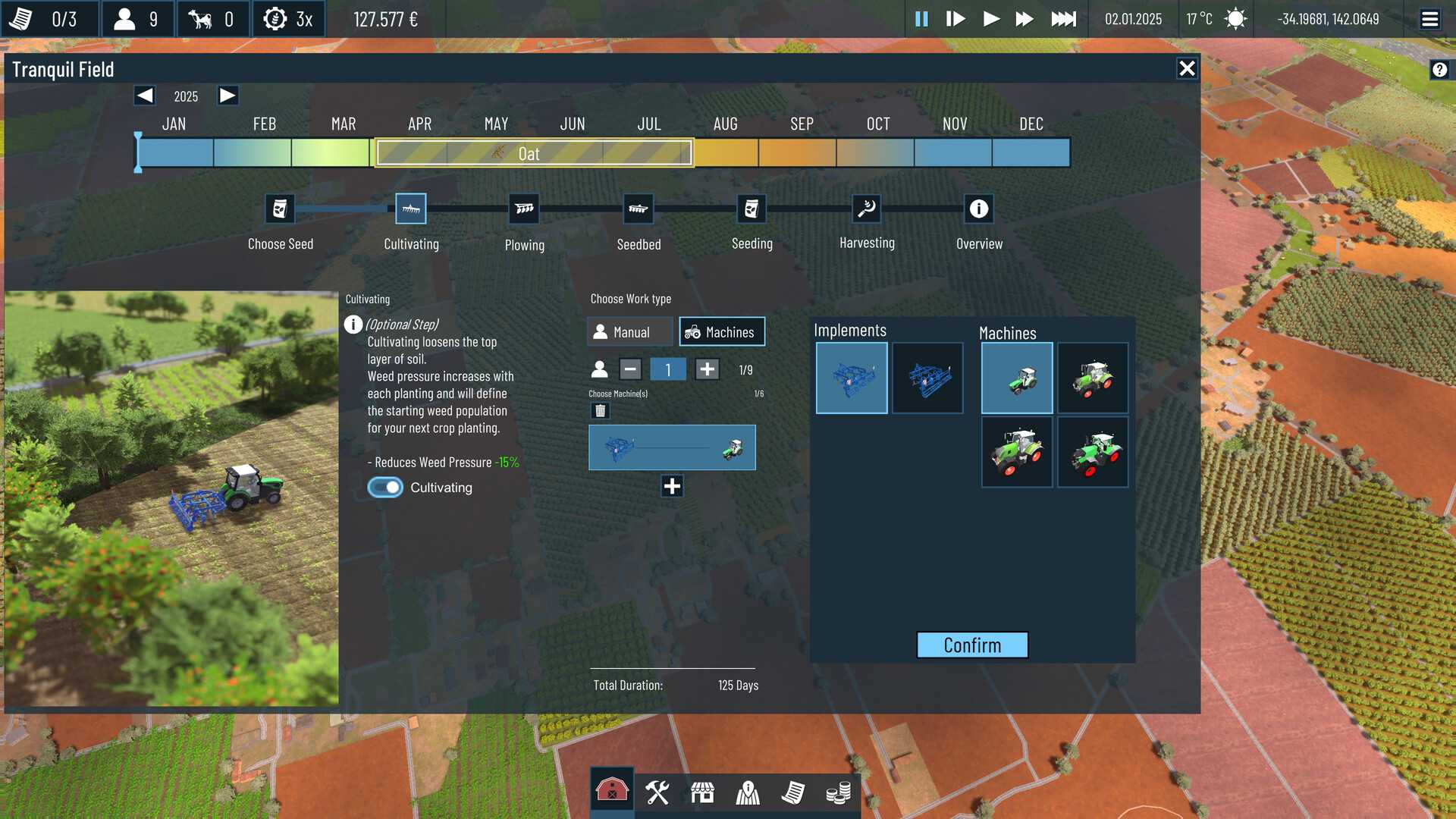Toggle the Cultivating switch
This screenshot has width=1456, height=819.
[385, 488]
